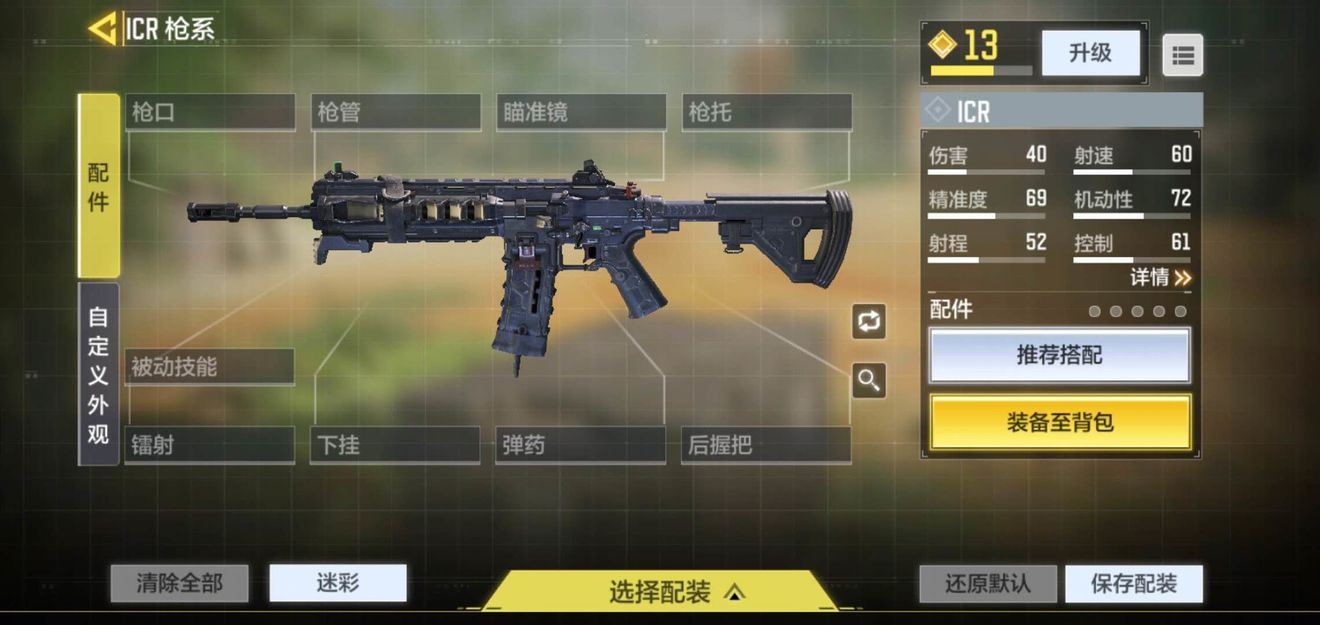1320x625 pixels.
Task: Choose the 瞄准镜 optic slot
Action: pyautogui.click(x=581, y=112)
